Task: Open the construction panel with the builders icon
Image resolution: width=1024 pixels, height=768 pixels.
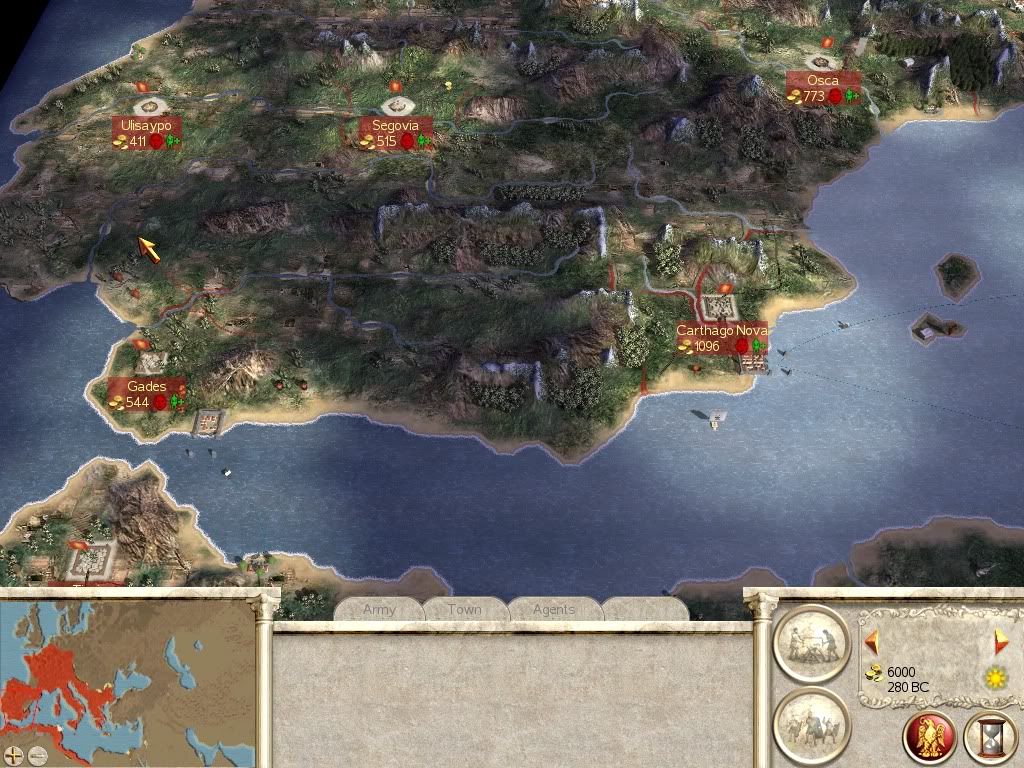Action: (811, 643)
